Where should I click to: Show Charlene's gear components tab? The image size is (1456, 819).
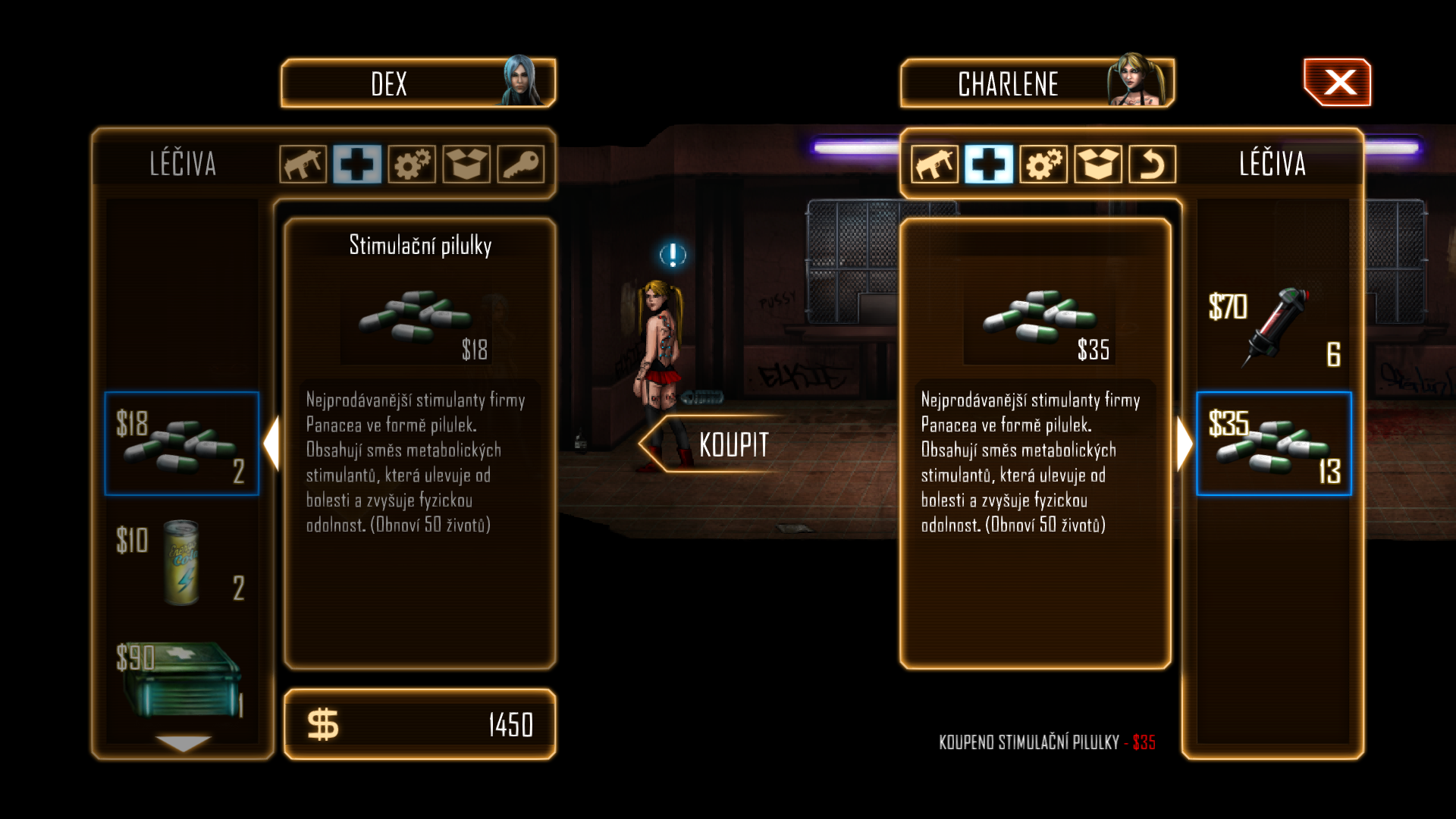[x=1043, y=164]
